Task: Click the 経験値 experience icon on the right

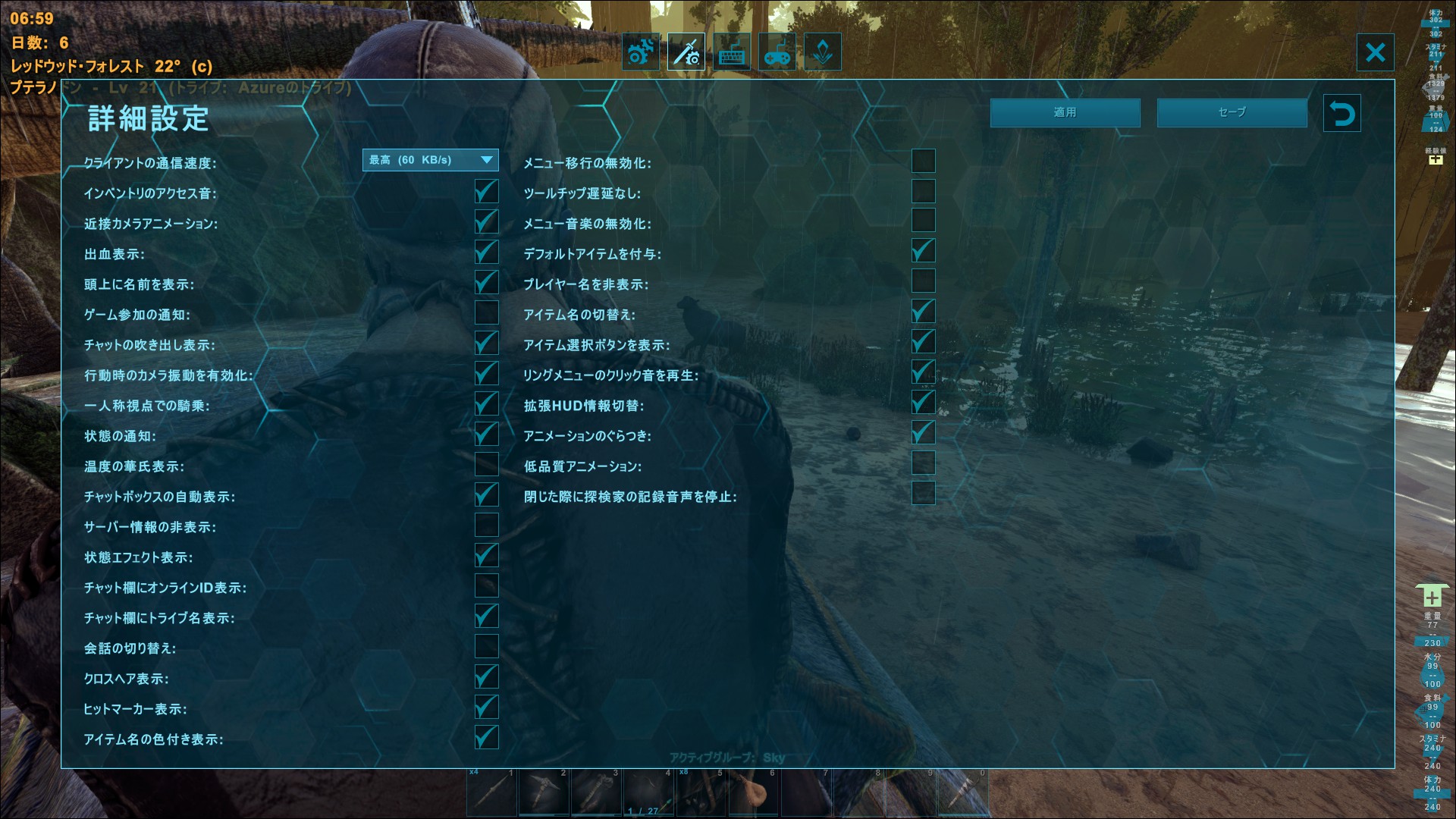Action: pyautogui.click(x=1435, y=159)
